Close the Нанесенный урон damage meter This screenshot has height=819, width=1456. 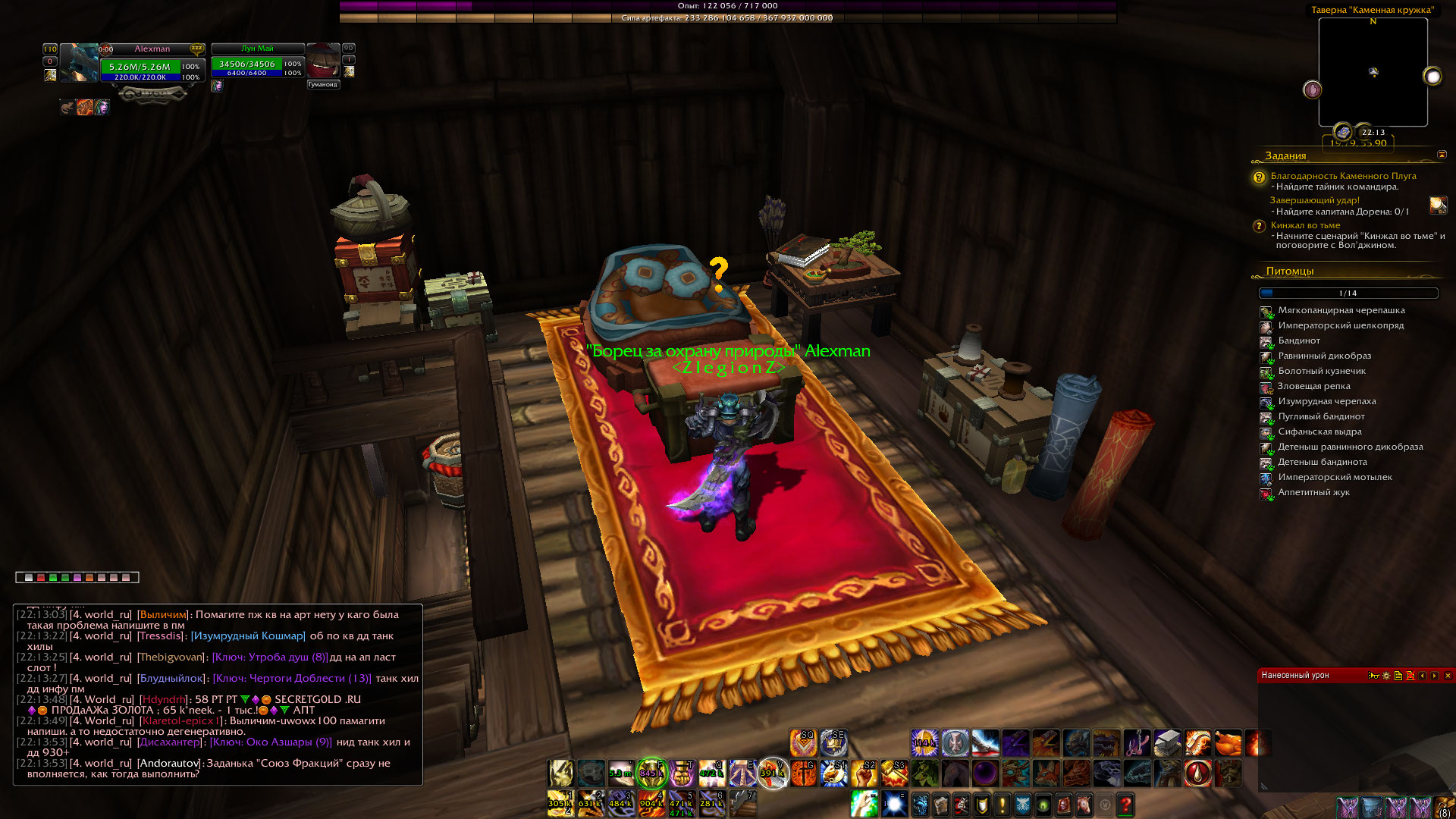(x=1448, y=676)
